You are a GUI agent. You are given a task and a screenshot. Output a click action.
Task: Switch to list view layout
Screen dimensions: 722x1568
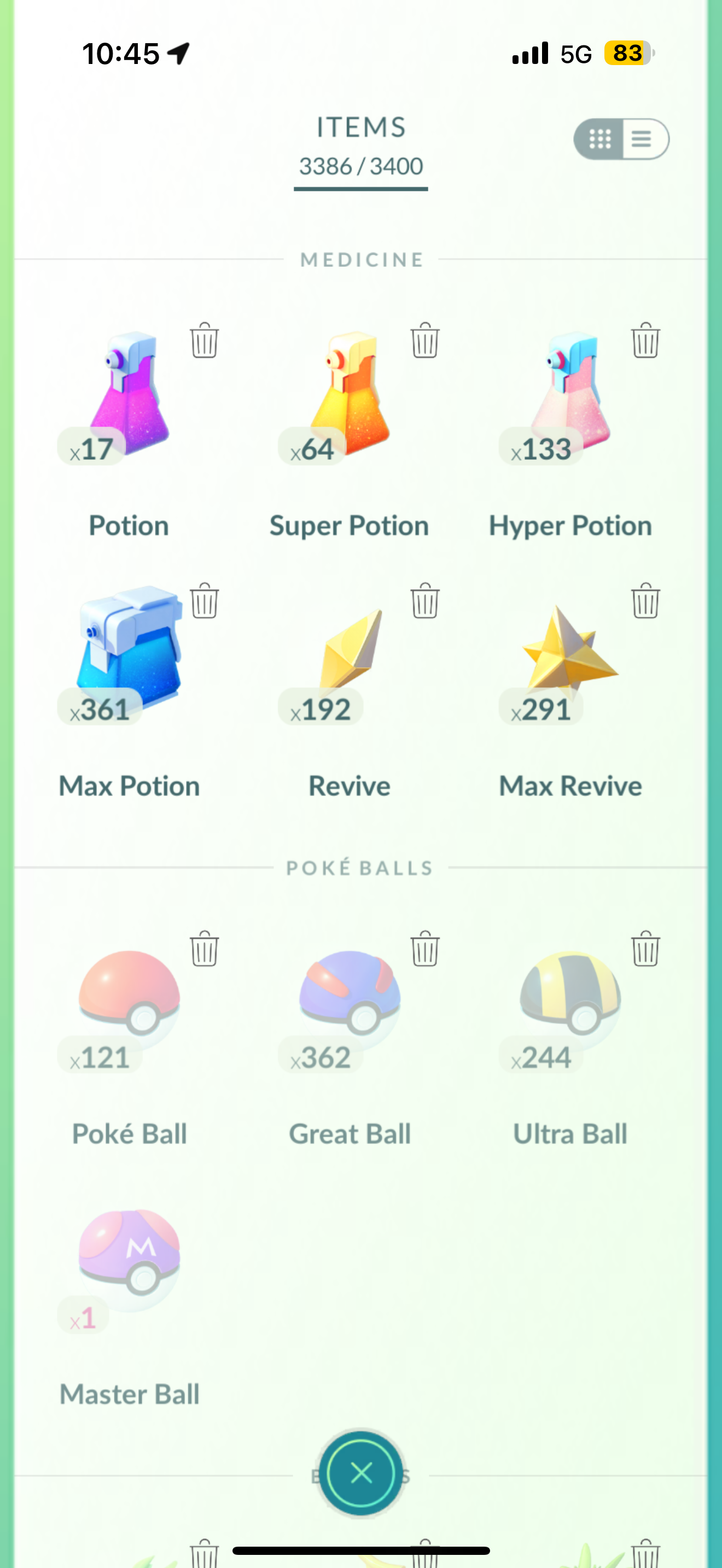pos(641,140)
